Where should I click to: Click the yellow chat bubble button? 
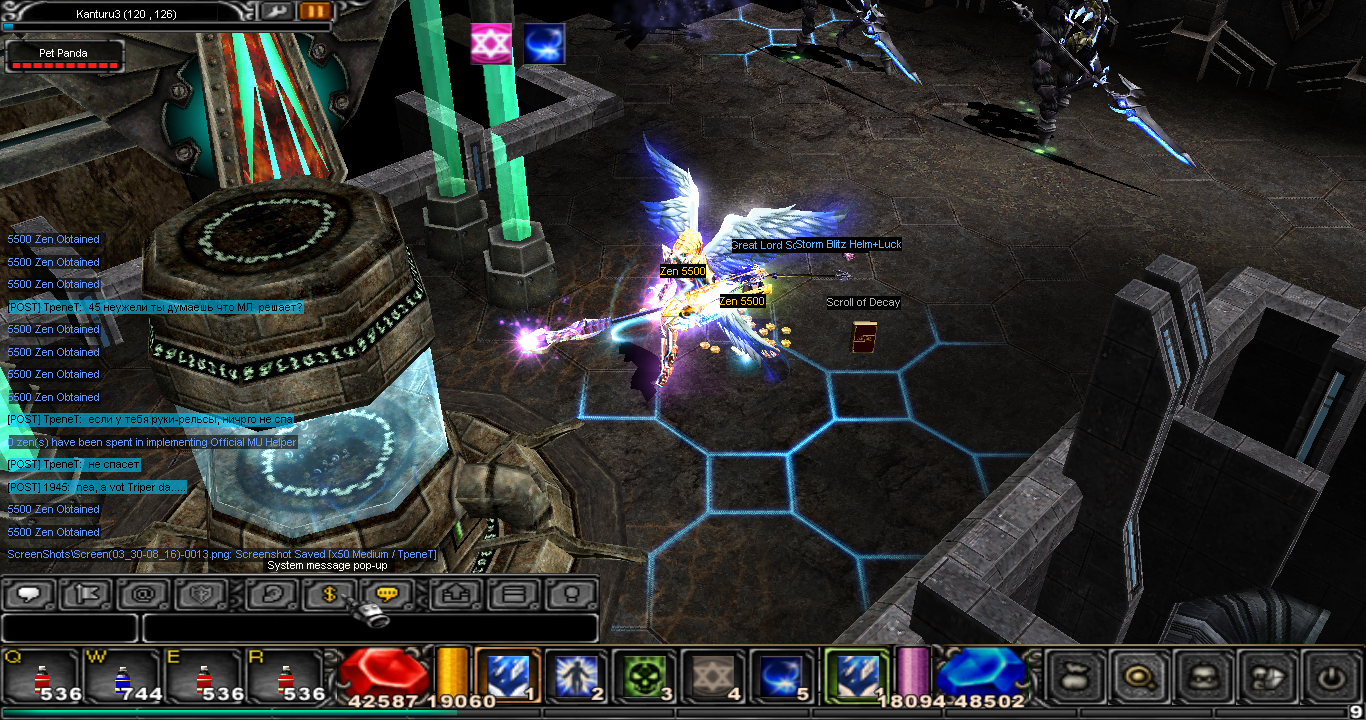388,594
